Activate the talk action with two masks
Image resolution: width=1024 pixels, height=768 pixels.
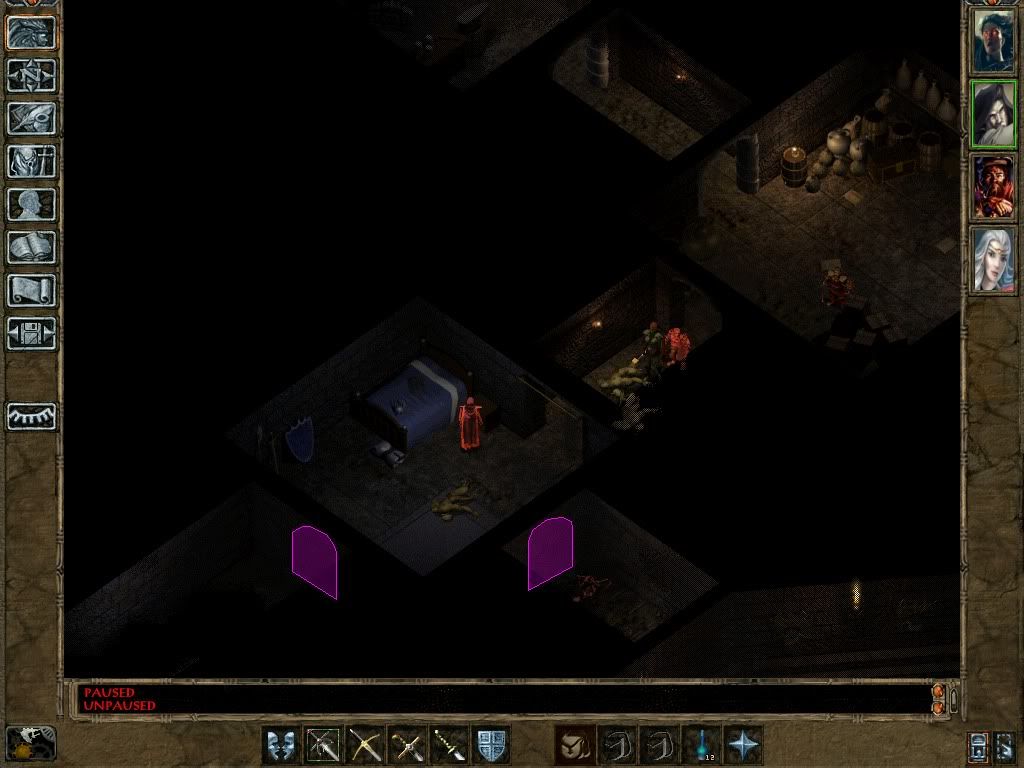click(x=281, y=745)
